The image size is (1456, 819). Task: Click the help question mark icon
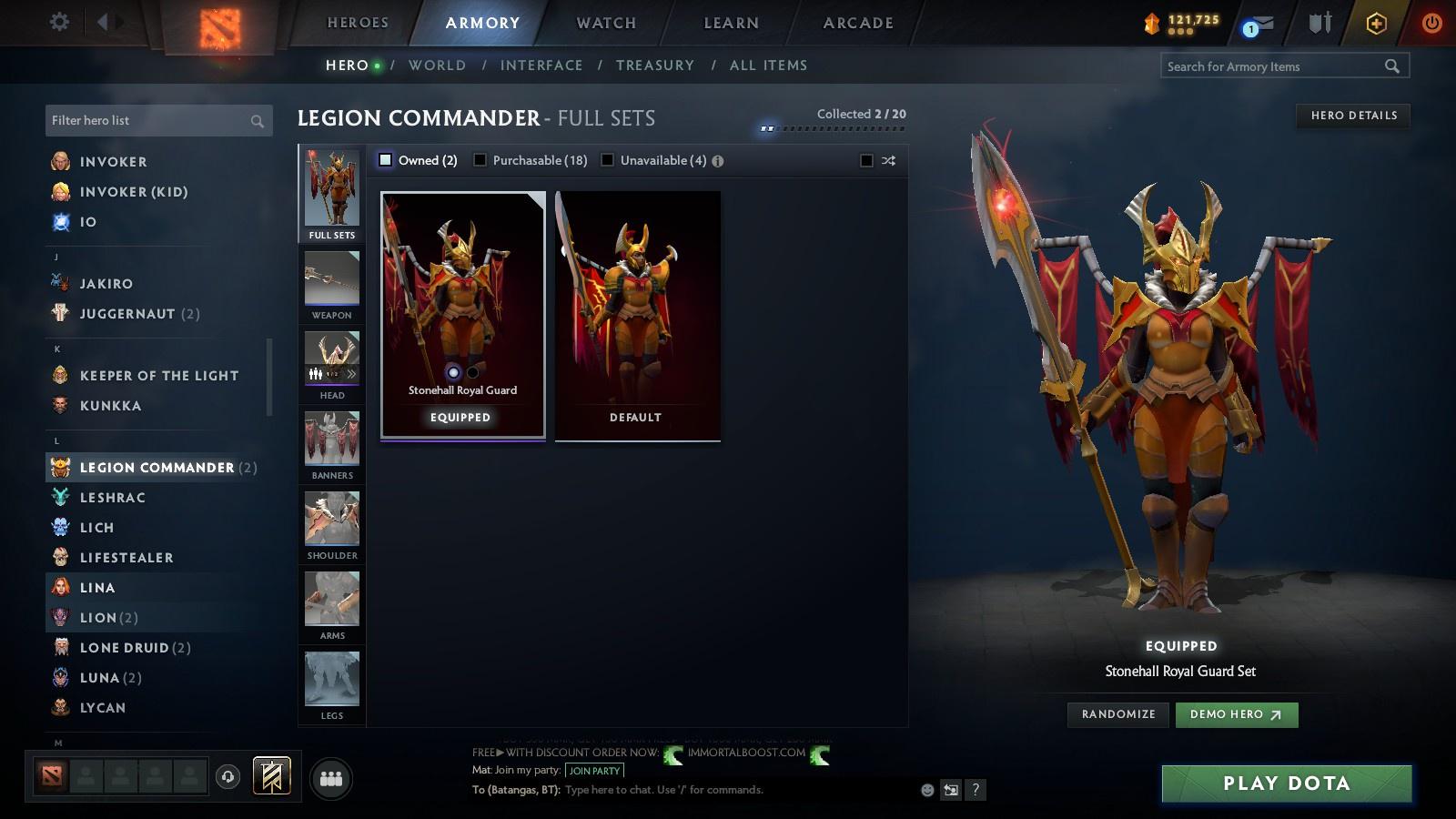[x=975, y=790]
